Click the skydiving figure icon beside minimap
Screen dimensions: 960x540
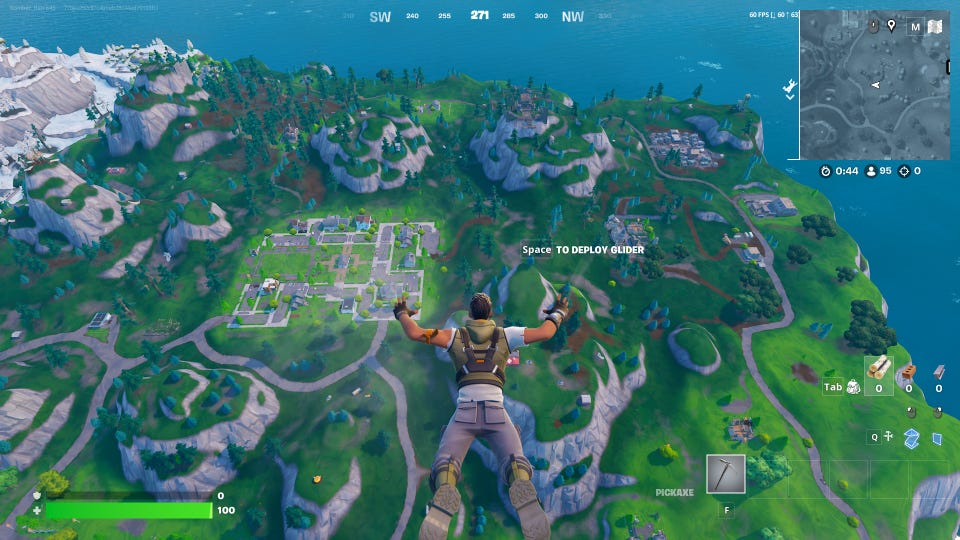click(x=790, y=86)
